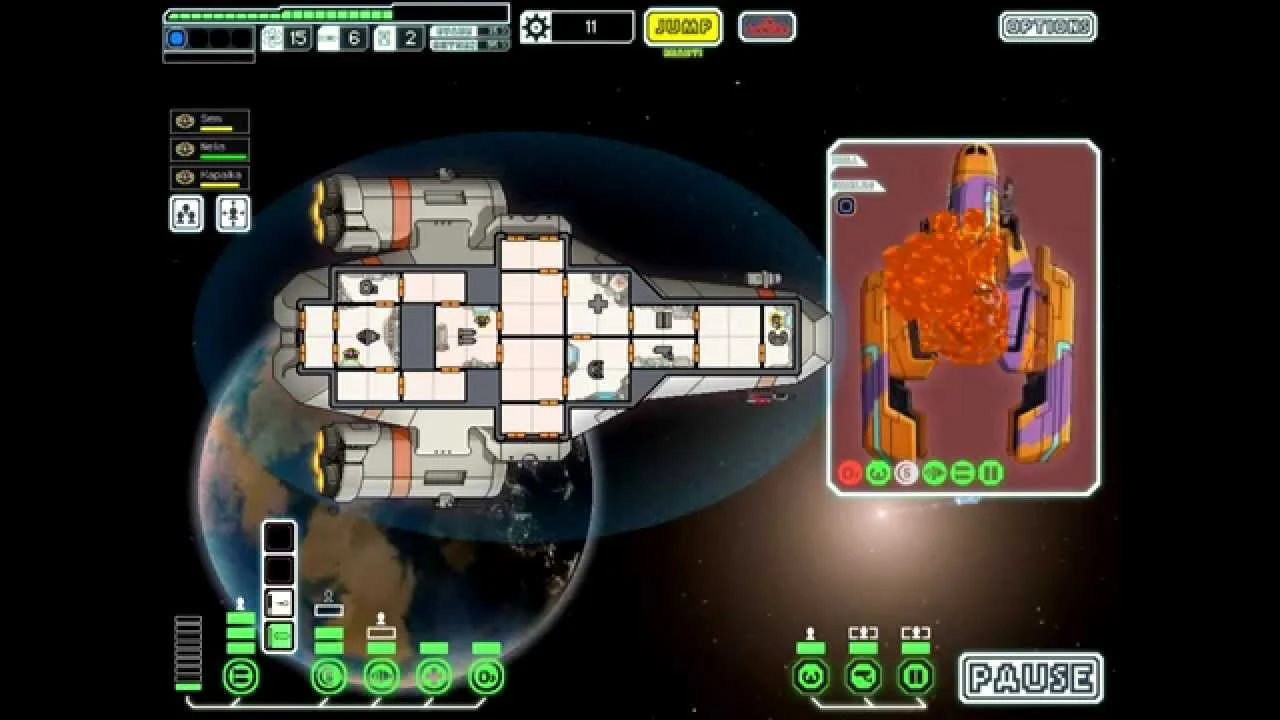Pause the game with the PAUSE button

tap(1031, 678)
